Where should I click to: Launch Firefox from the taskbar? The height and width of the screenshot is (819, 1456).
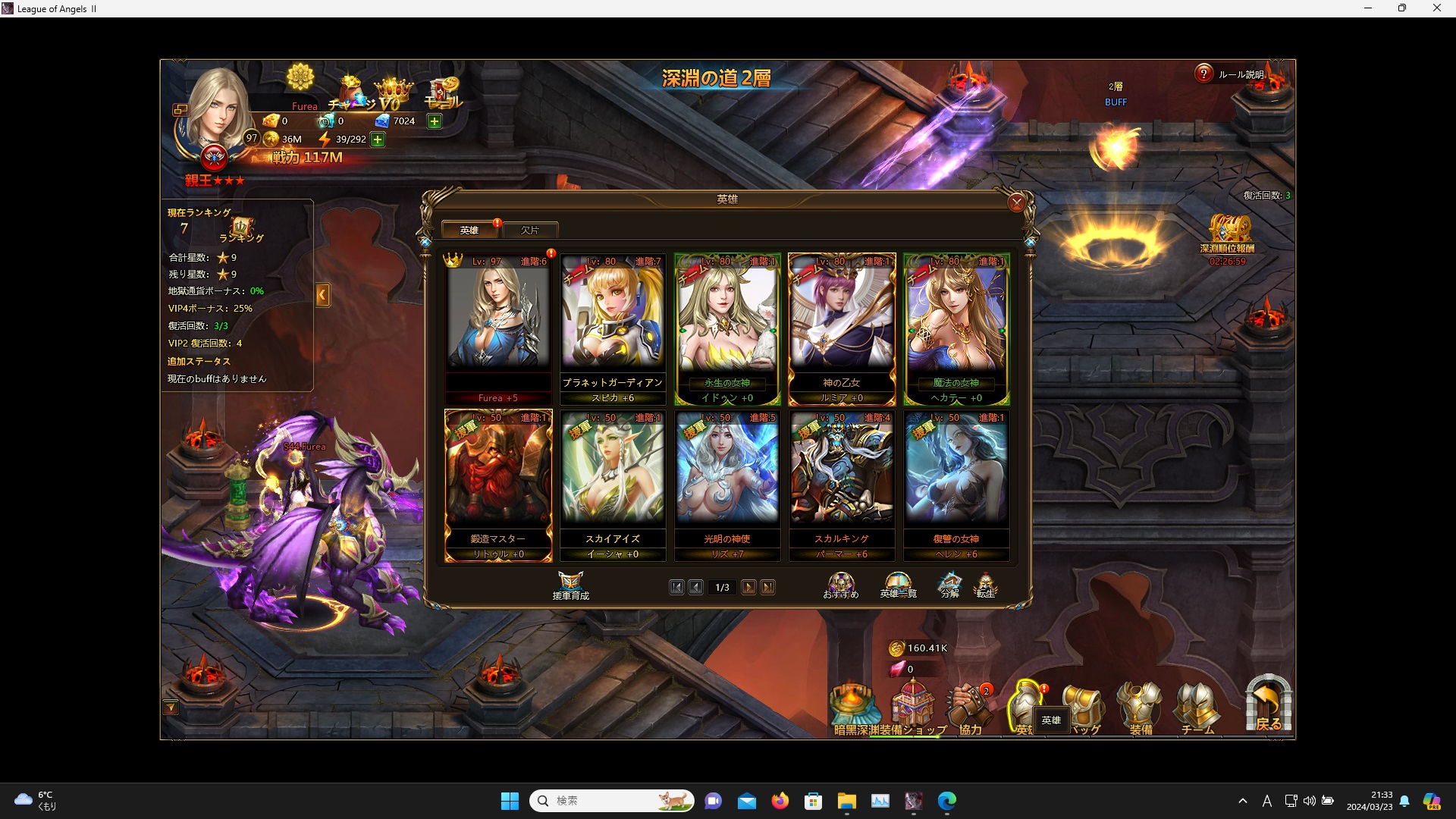click(780, 800)
